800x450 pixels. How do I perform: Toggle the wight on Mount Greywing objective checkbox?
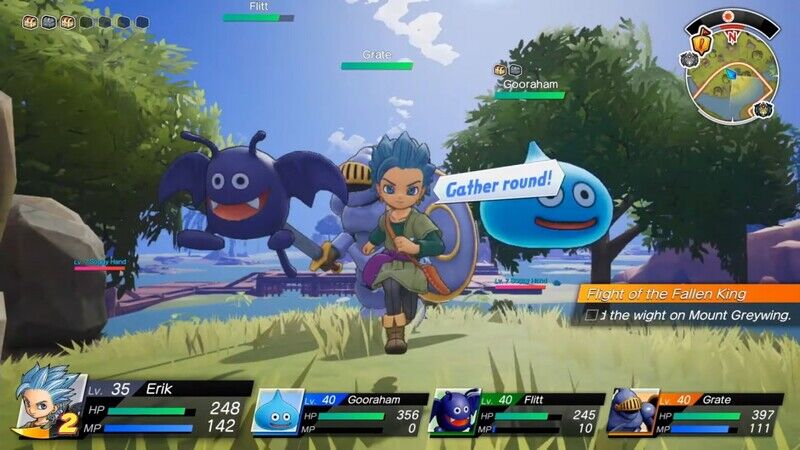coord(592,315)
